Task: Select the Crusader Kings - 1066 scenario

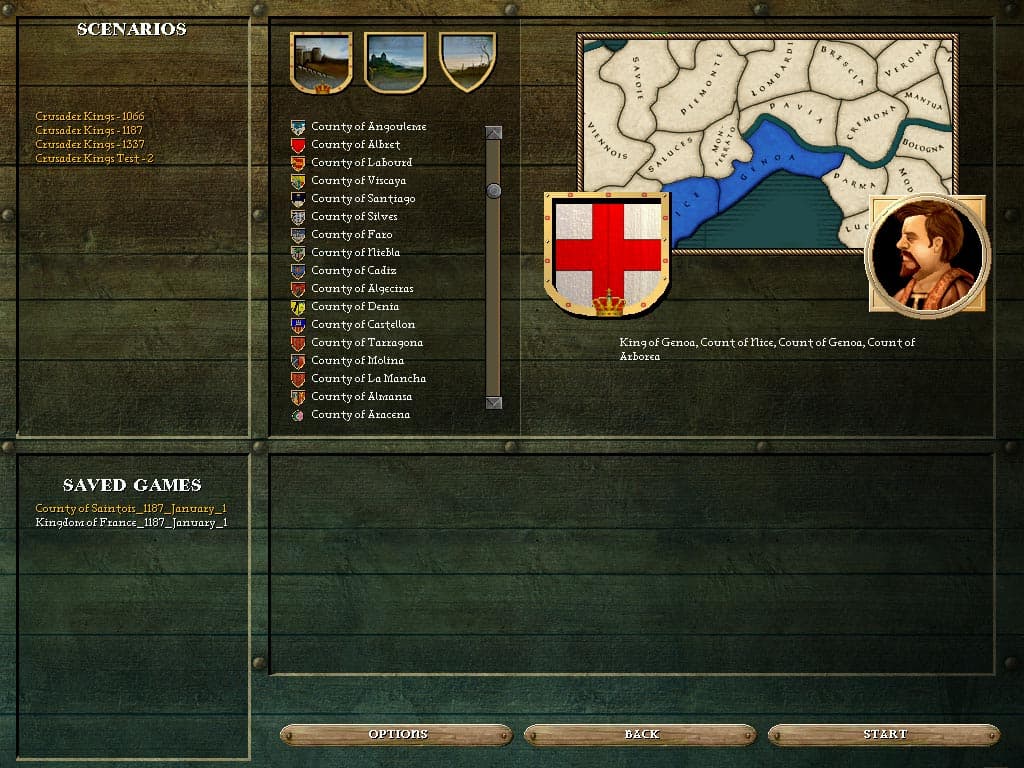Action: click(89, 116)
